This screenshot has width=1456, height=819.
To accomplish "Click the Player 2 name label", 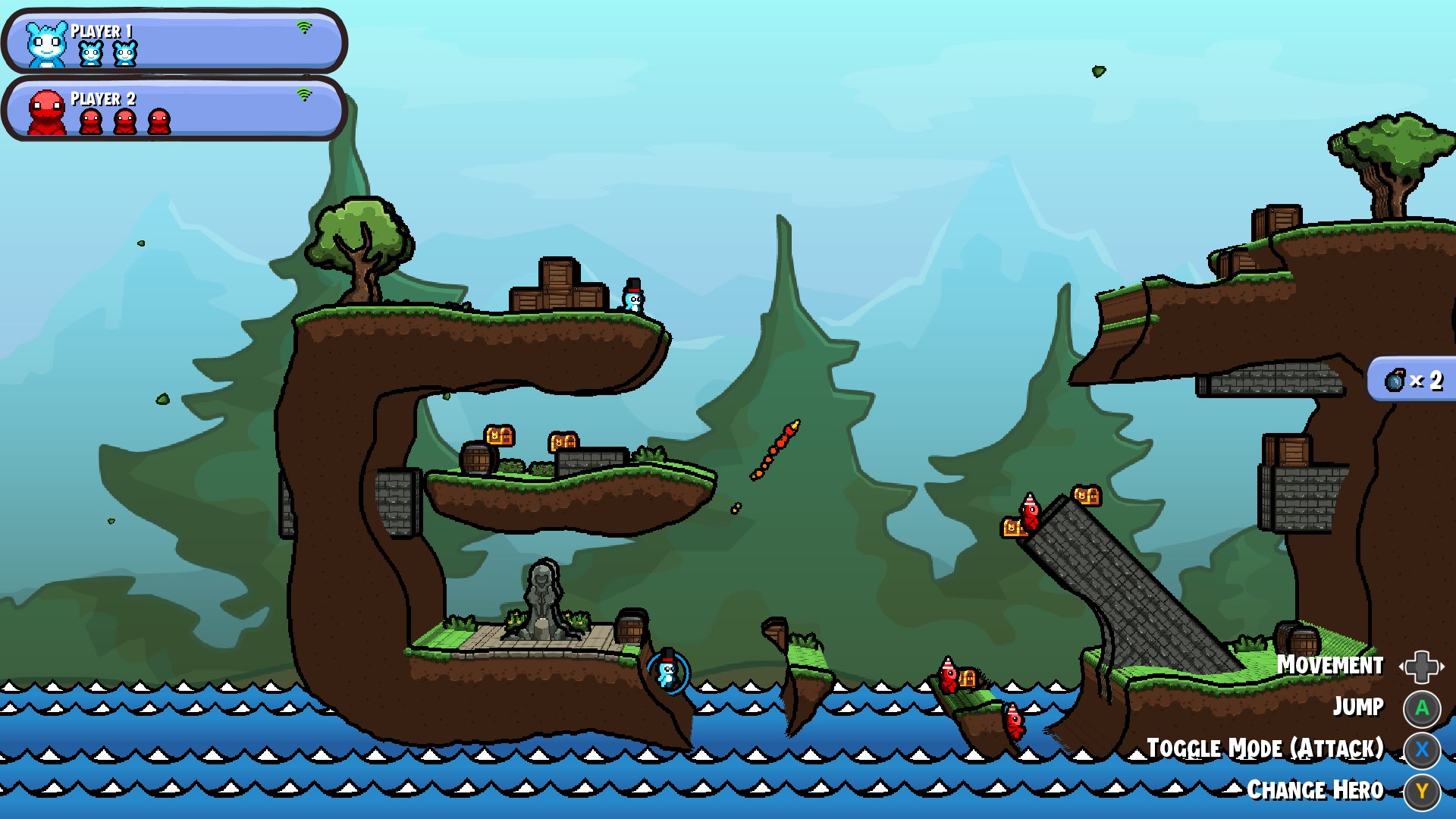I will pyautogui.click(x=102, y=99).
